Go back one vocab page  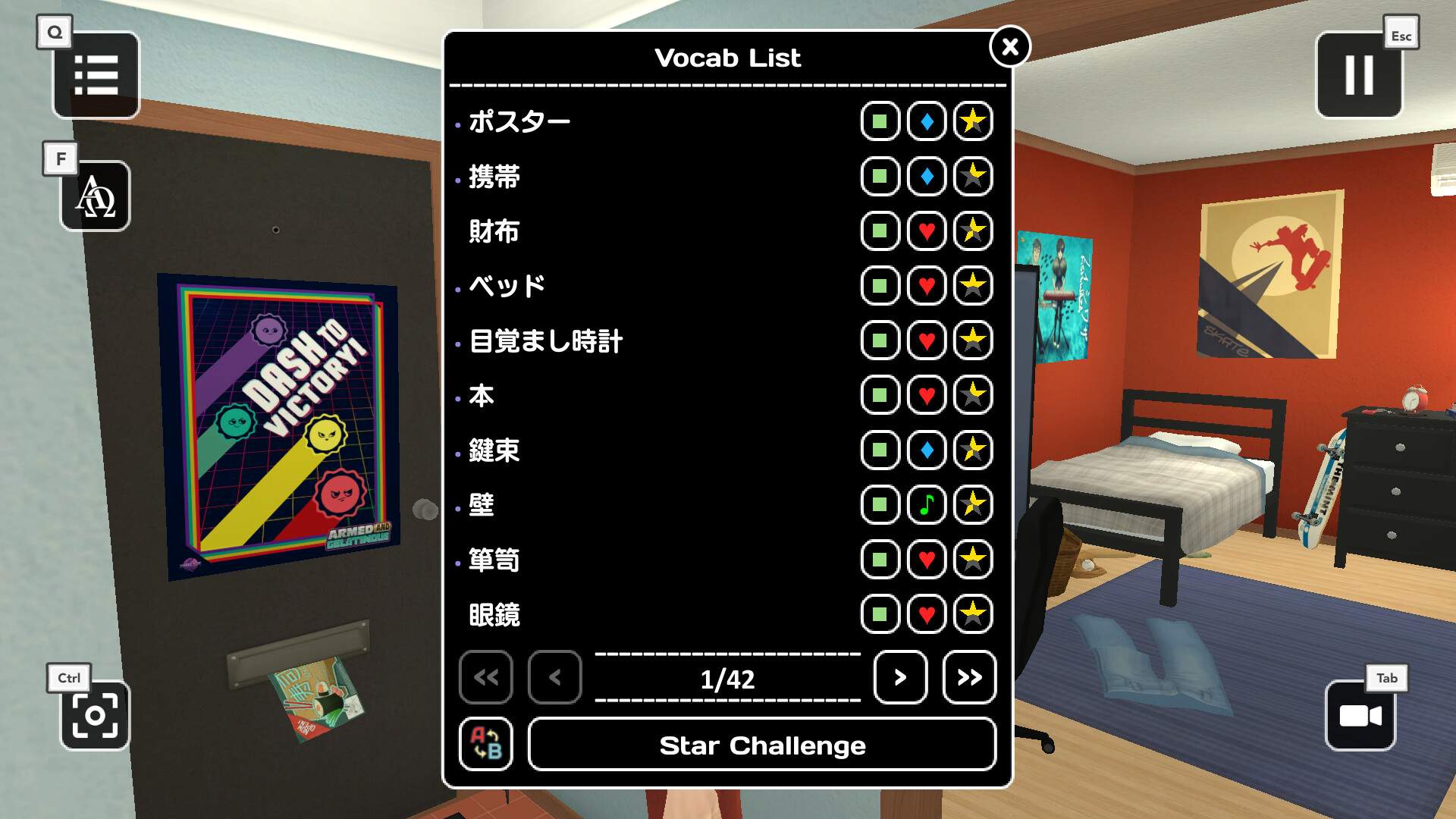(x=554, y=678)
